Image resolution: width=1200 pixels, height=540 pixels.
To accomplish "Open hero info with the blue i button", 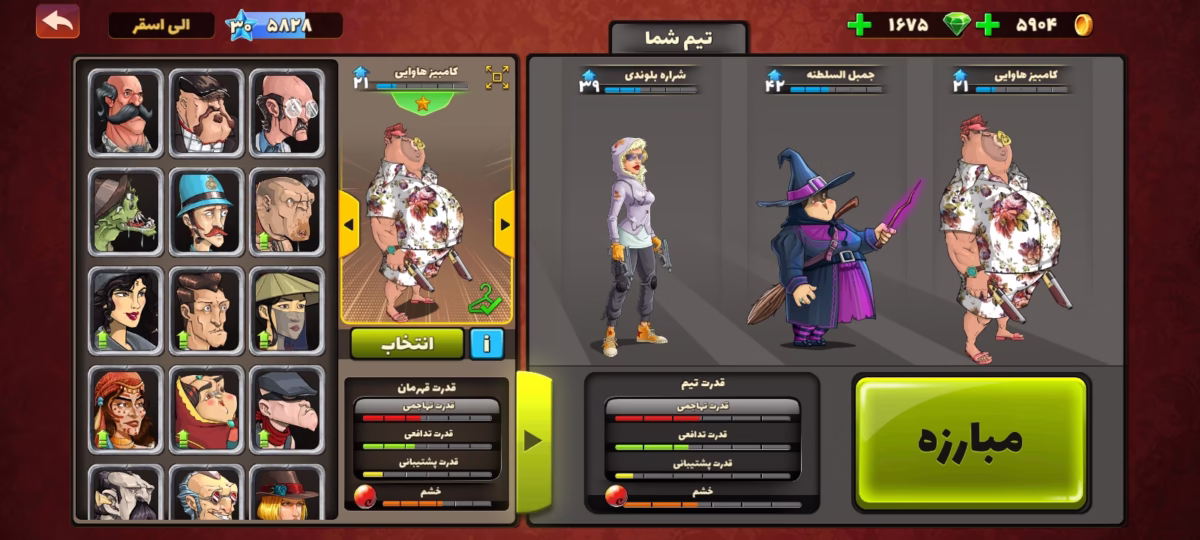I will click(x=486, y=343).
